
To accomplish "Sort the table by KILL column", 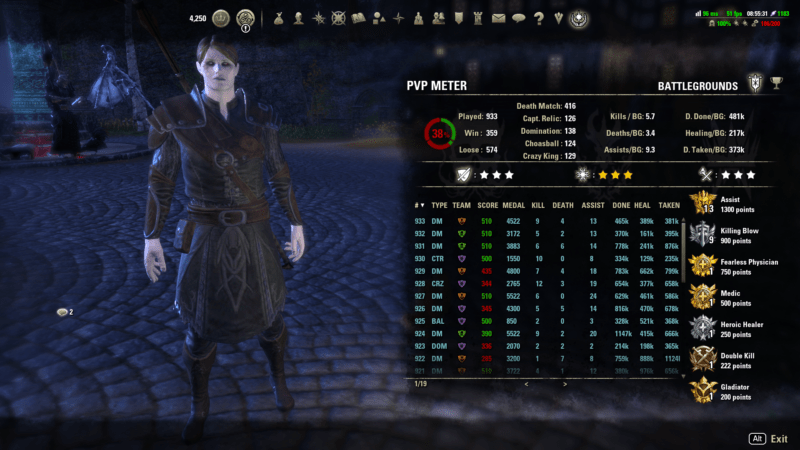I will [x=538, y=205].
